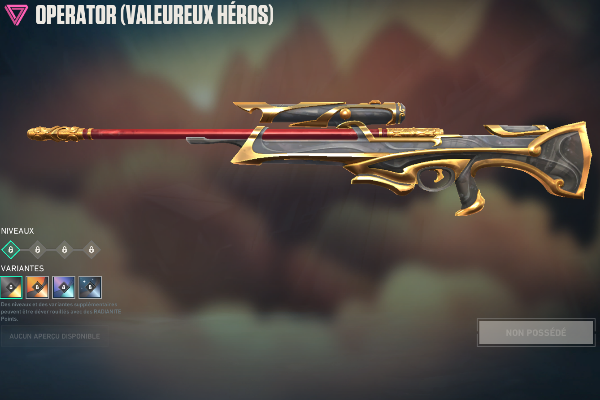Pick the orange variant swatch

point(37,288)
